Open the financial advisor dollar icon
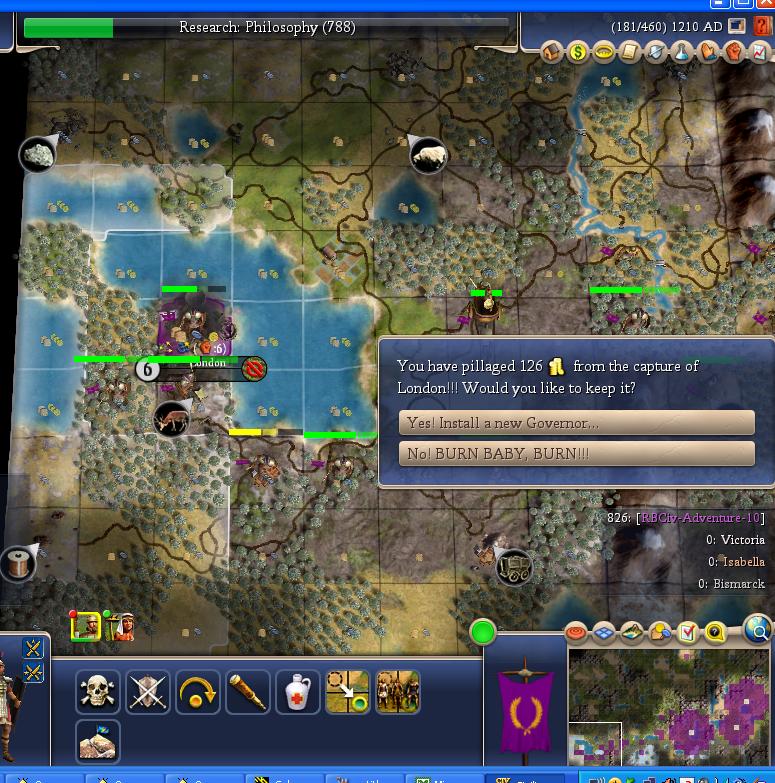This screenshot has width=775, height=783. (578, 52)
